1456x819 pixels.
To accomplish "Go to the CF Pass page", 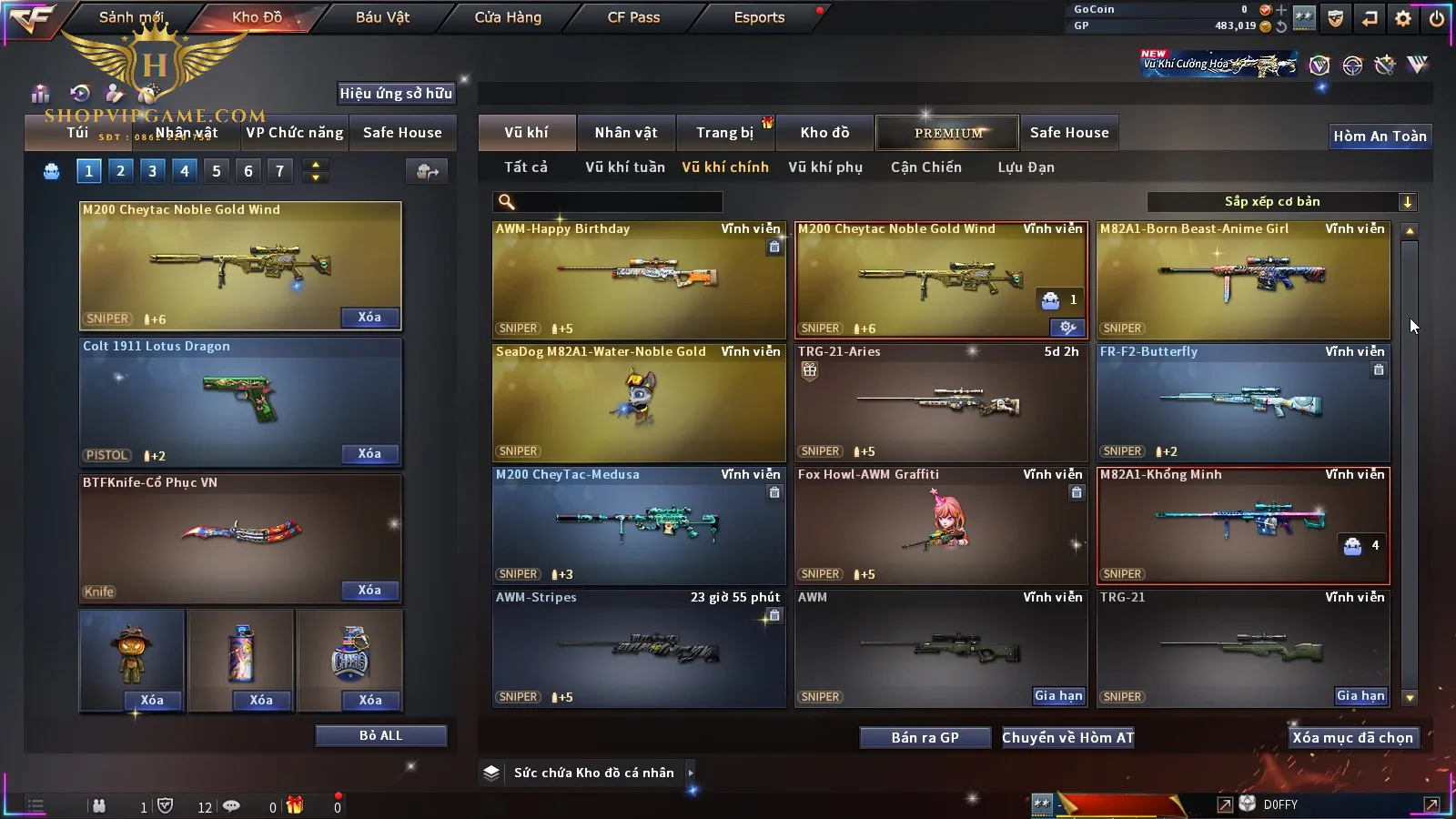I will 633,17.
